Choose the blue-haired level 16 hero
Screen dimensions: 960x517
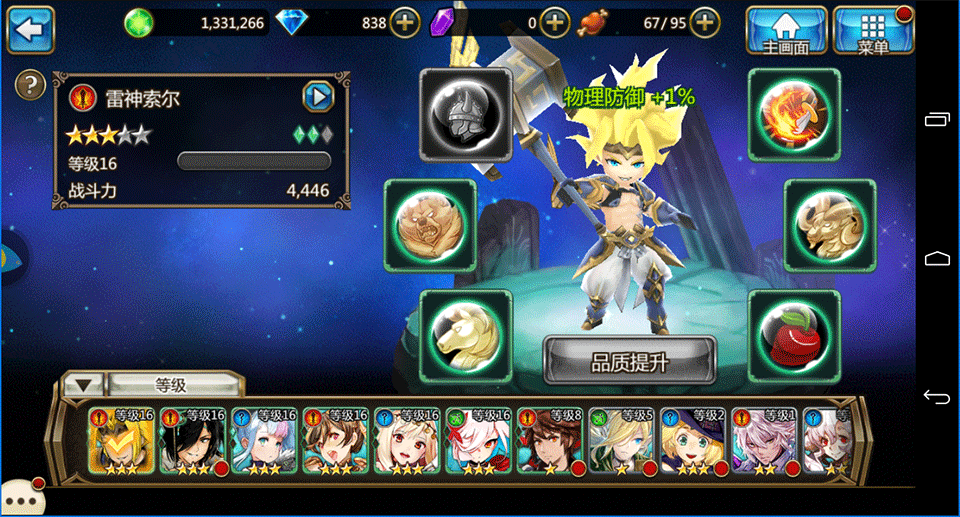(264, 440)
